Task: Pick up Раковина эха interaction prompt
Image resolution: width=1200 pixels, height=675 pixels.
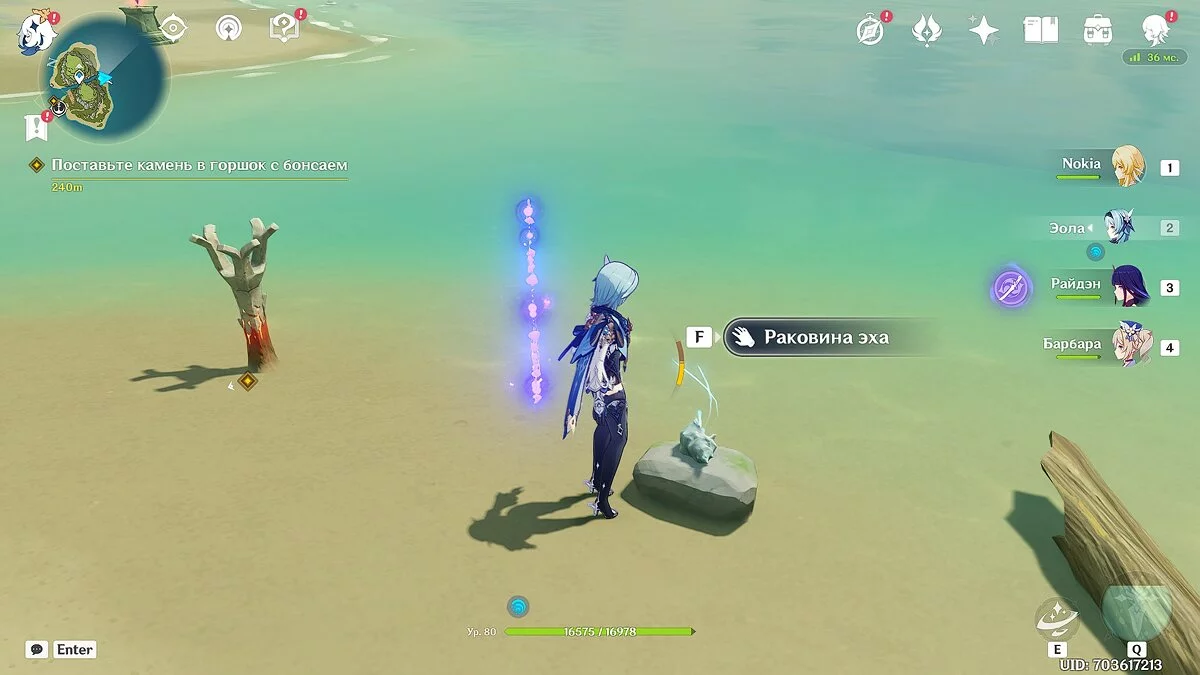Action: pyautogui.click(x=826, y=337)
